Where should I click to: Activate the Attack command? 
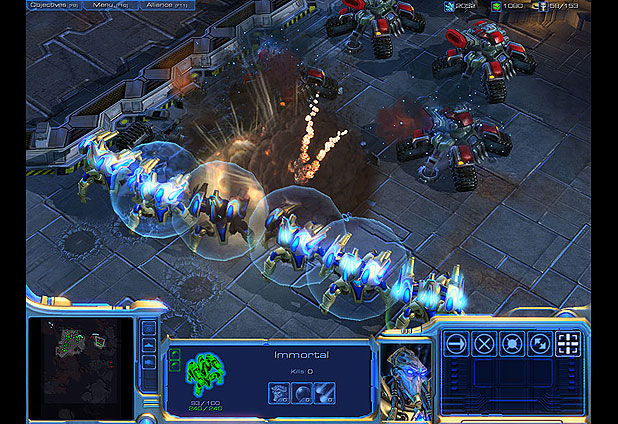tap(568, 344)
